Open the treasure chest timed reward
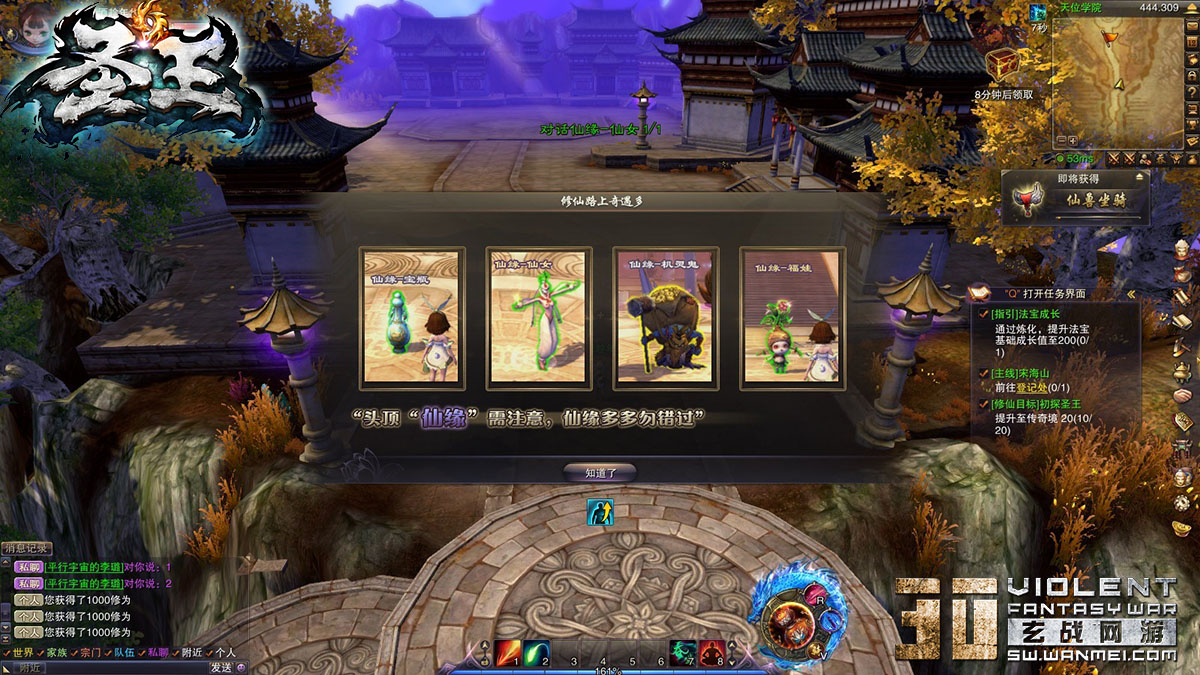 click(1003, 65)
